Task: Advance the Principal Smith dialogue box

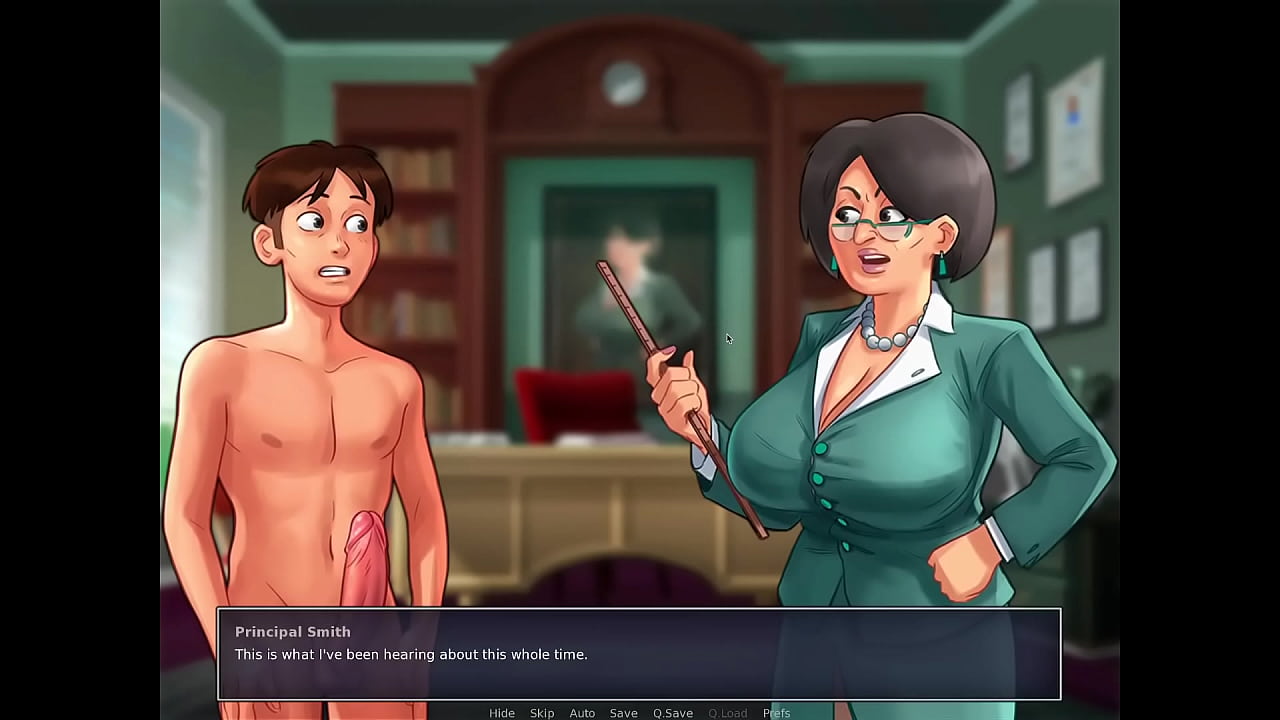Action: pos(638,654)
